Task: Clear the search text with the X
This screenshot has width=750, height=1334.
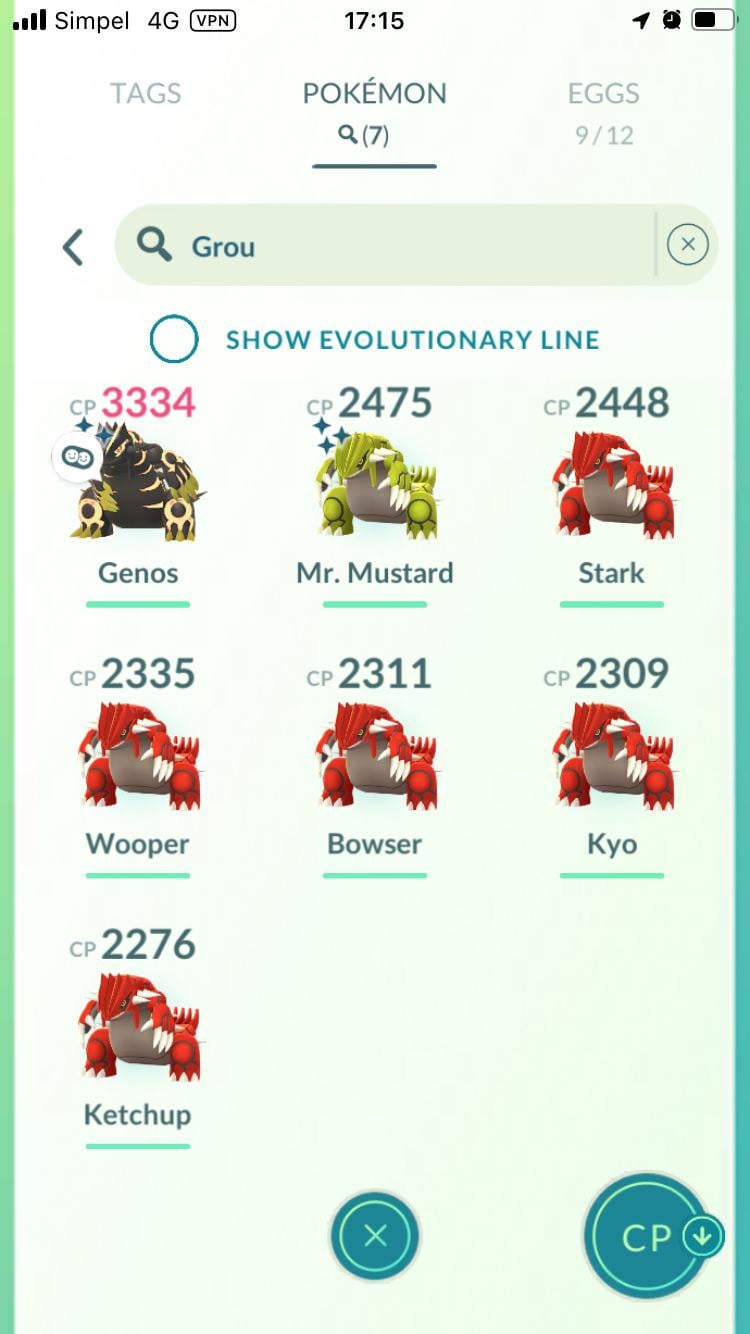Action: (687, 245)
